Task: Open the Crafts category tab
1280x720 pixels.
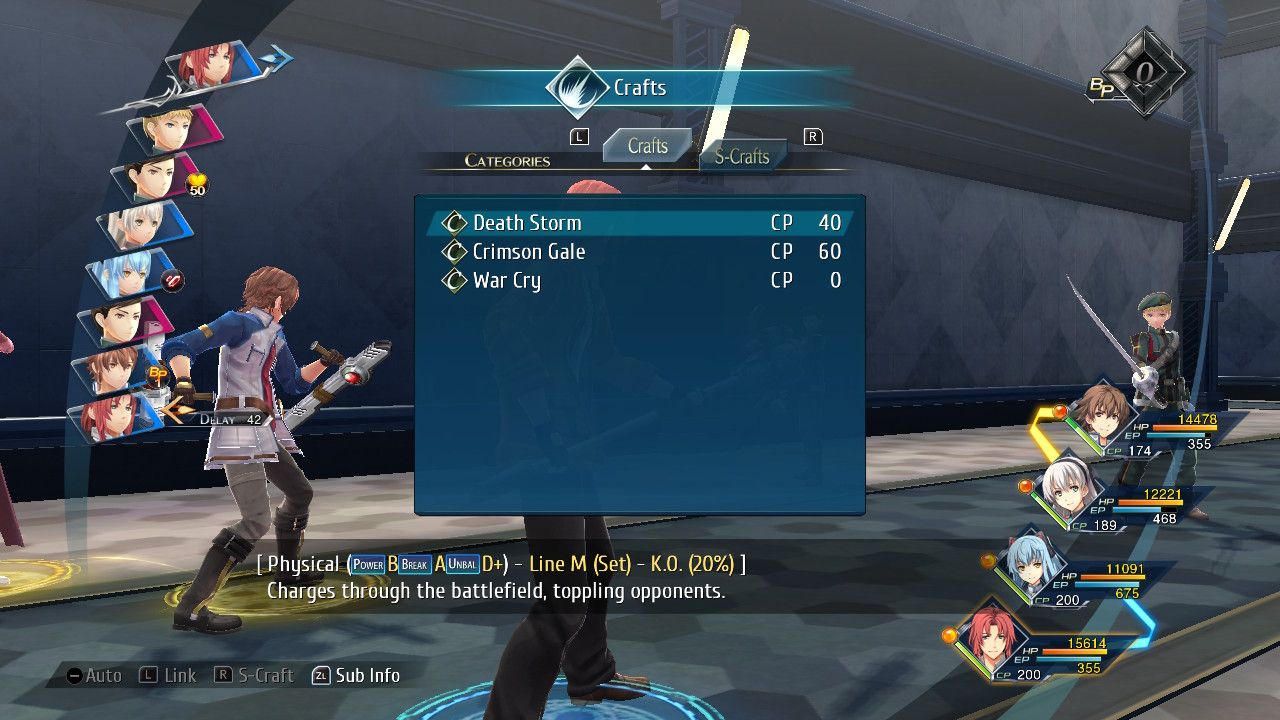Action: tap(647, 146)
